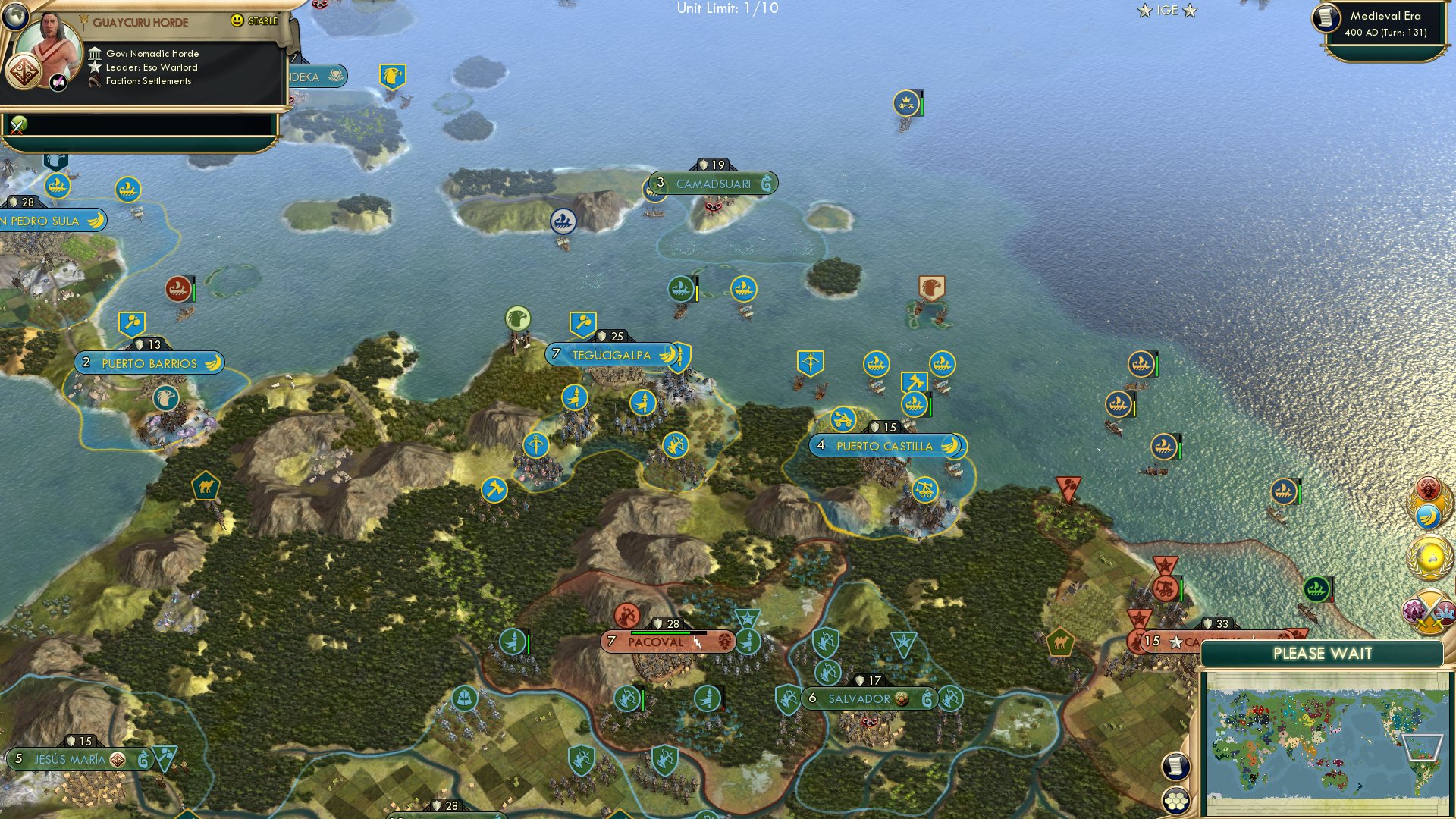Click the 400 AD turn counter display

pyautogui.click(x=1385, y=33)
